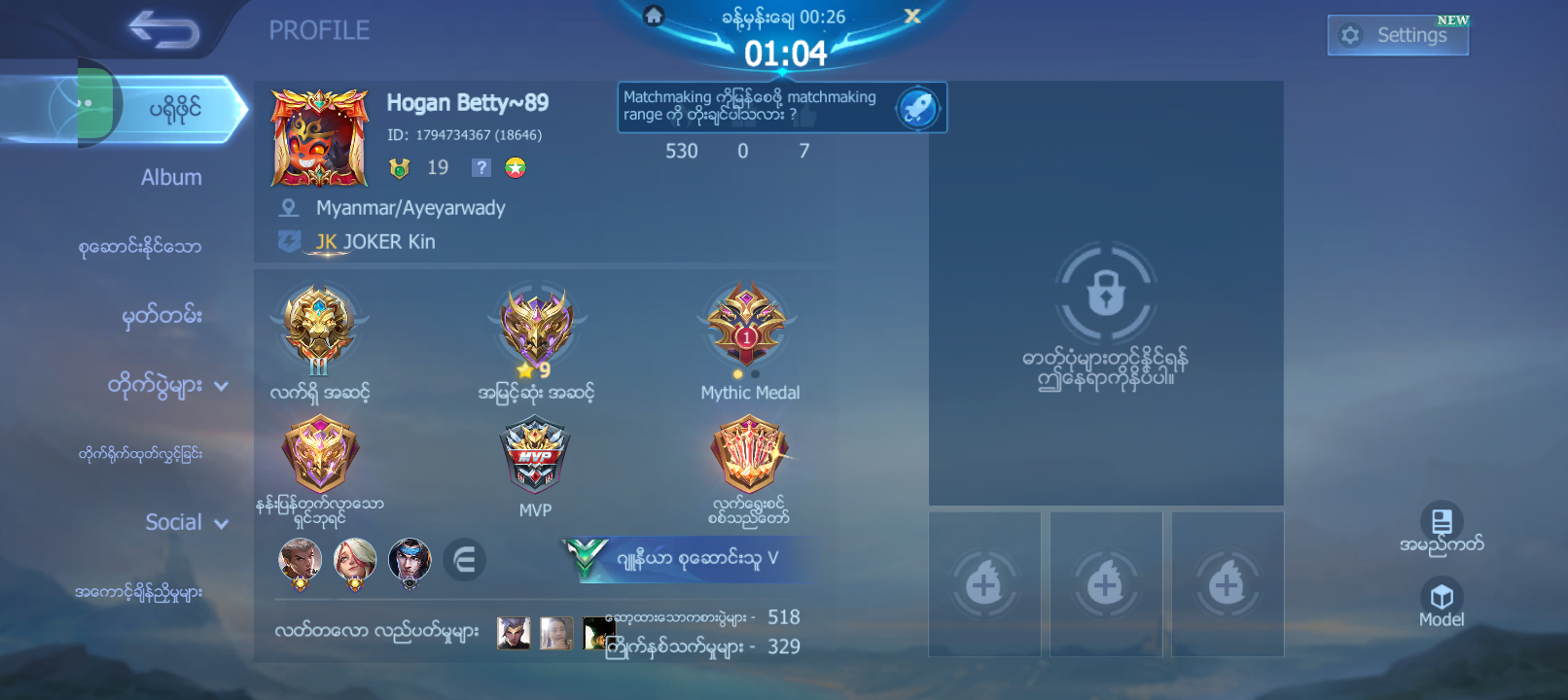Expand the Social sidebar section
1568x700 pixels.
point(185,522)
